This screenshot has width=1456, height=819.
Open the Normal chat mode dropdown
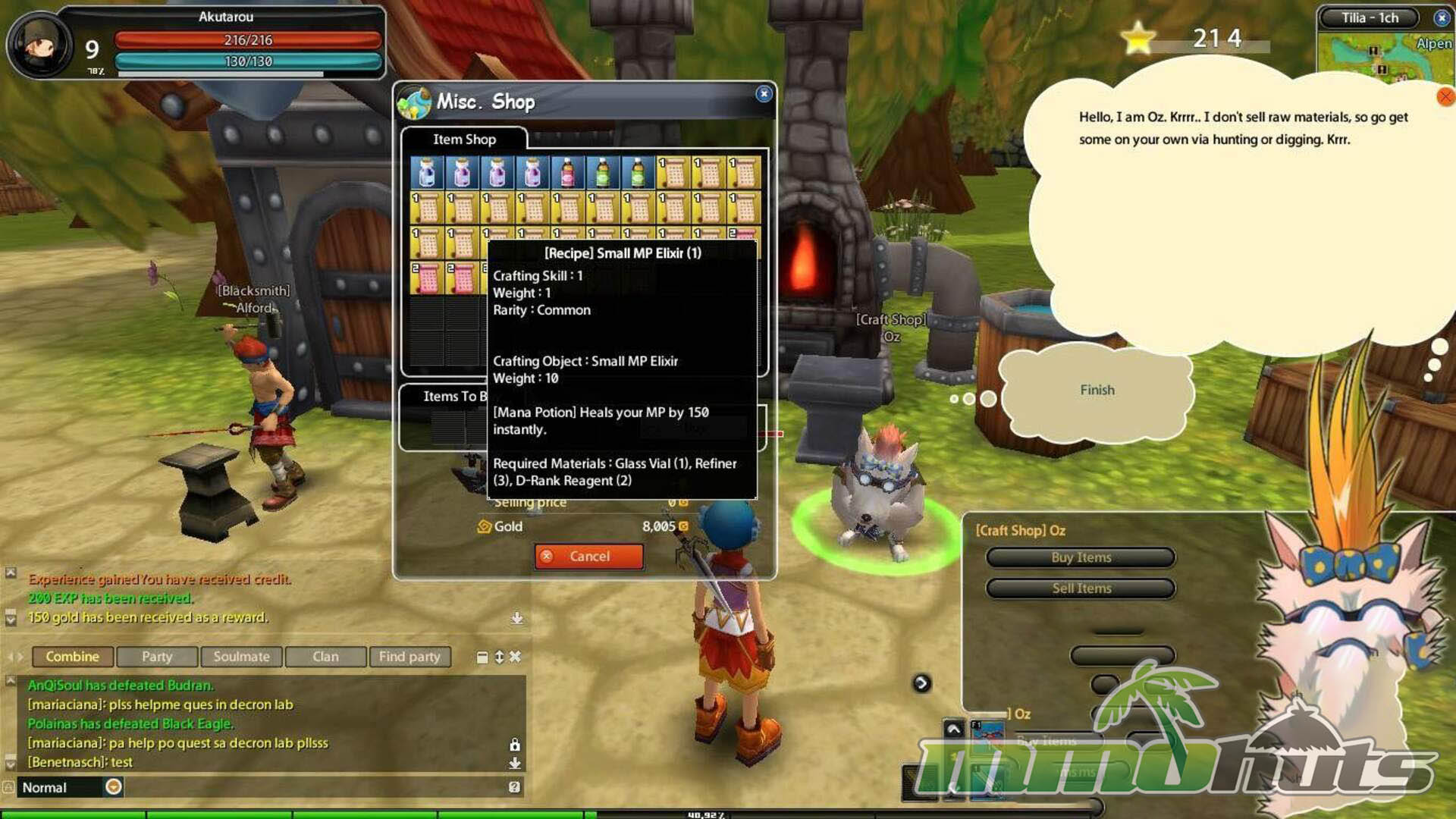click(x=114, y=787)
